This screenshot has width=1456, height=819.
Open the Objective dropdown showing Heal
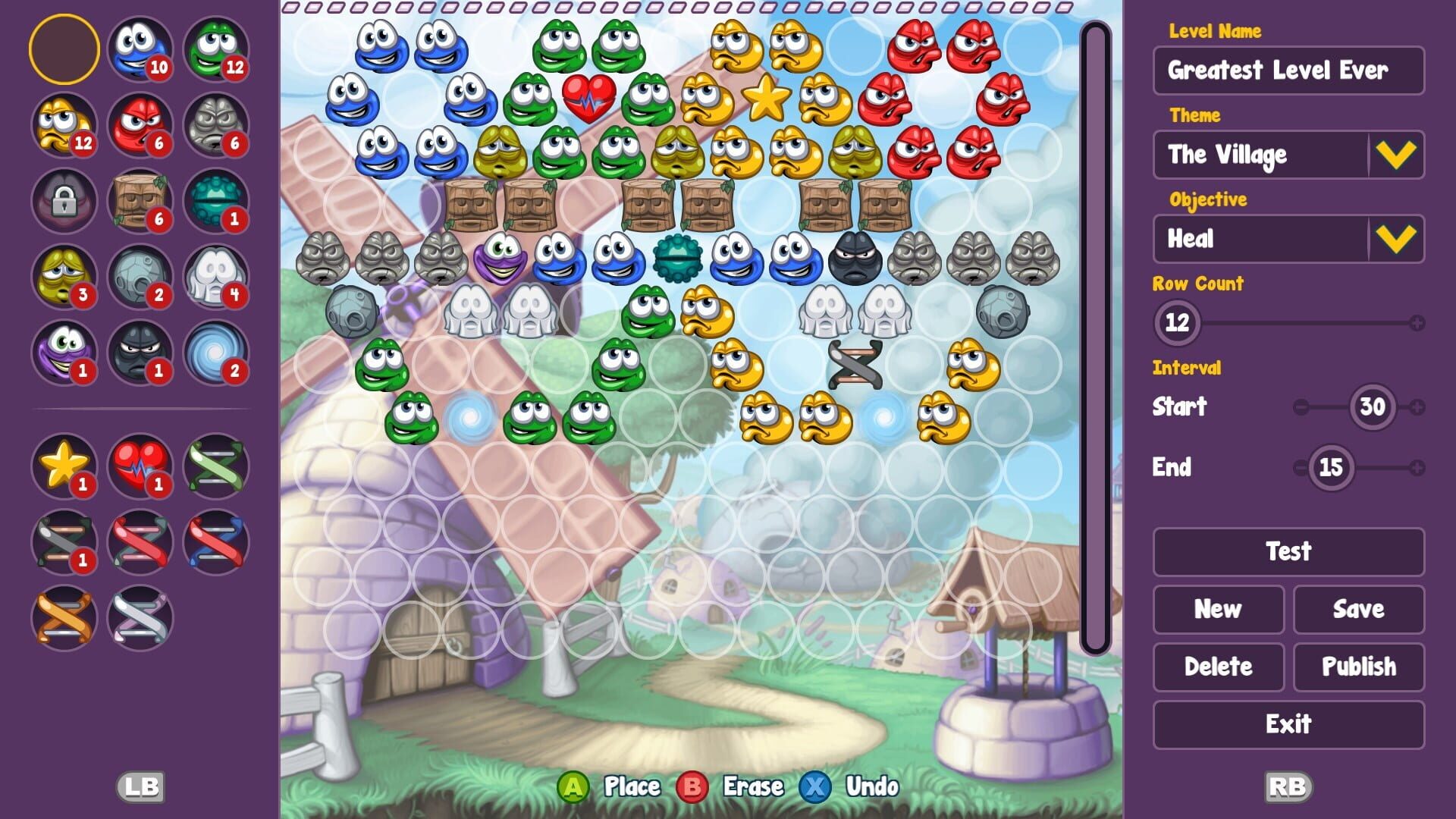[x=1288, y=239]
